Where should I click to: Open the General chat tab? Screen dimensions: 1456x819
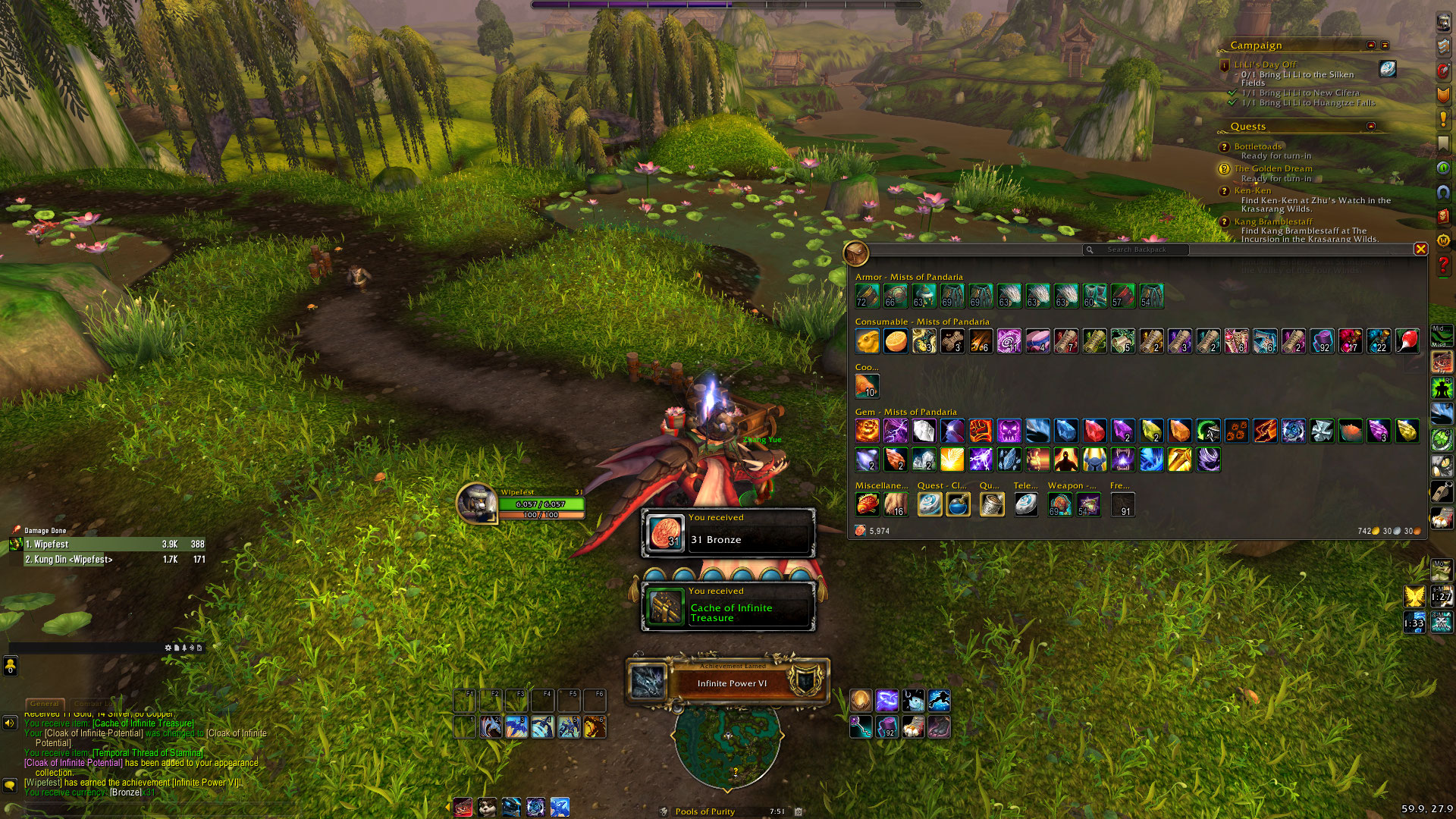point(45,704)
